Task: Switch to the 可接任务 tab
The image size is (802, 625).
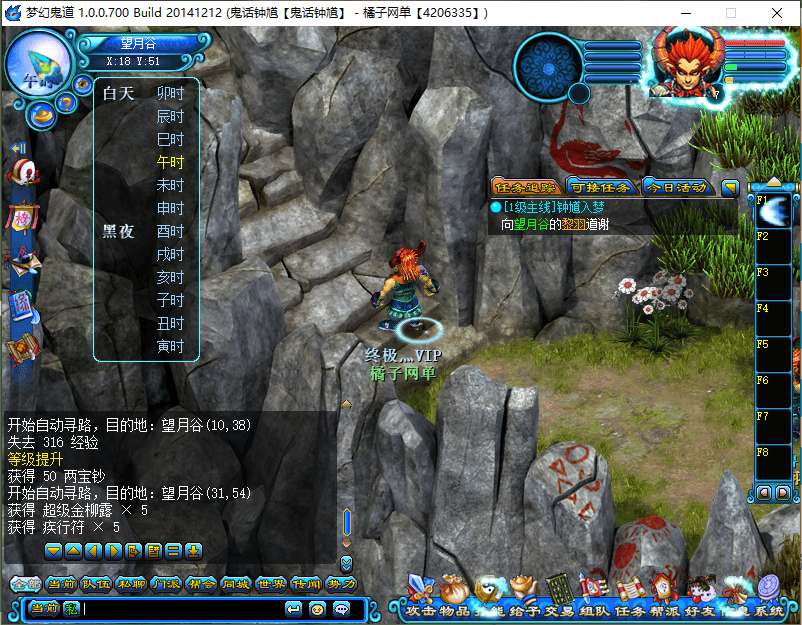Action: point(599,187)
